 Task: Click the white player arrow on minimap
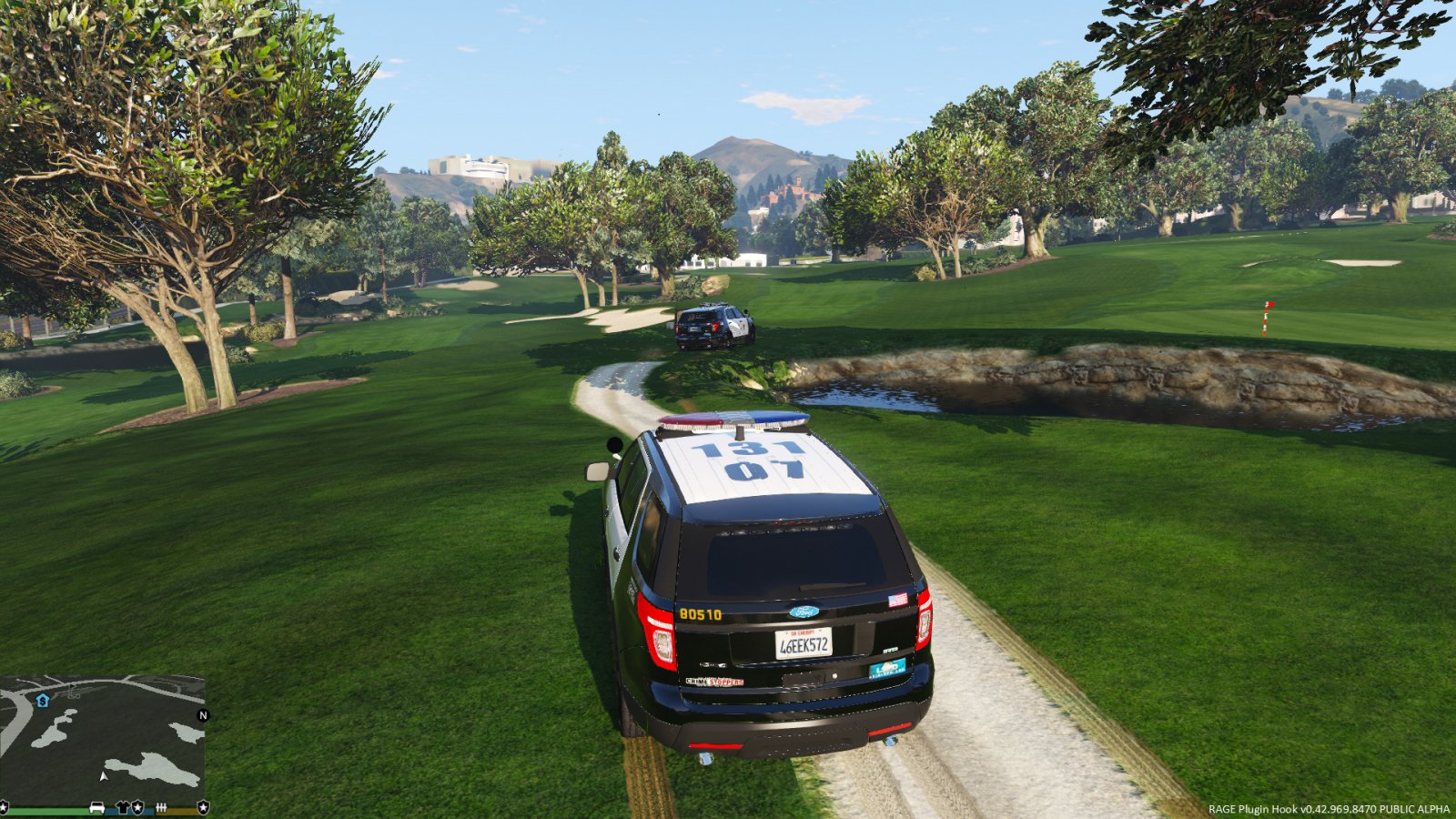click(103, 777)
